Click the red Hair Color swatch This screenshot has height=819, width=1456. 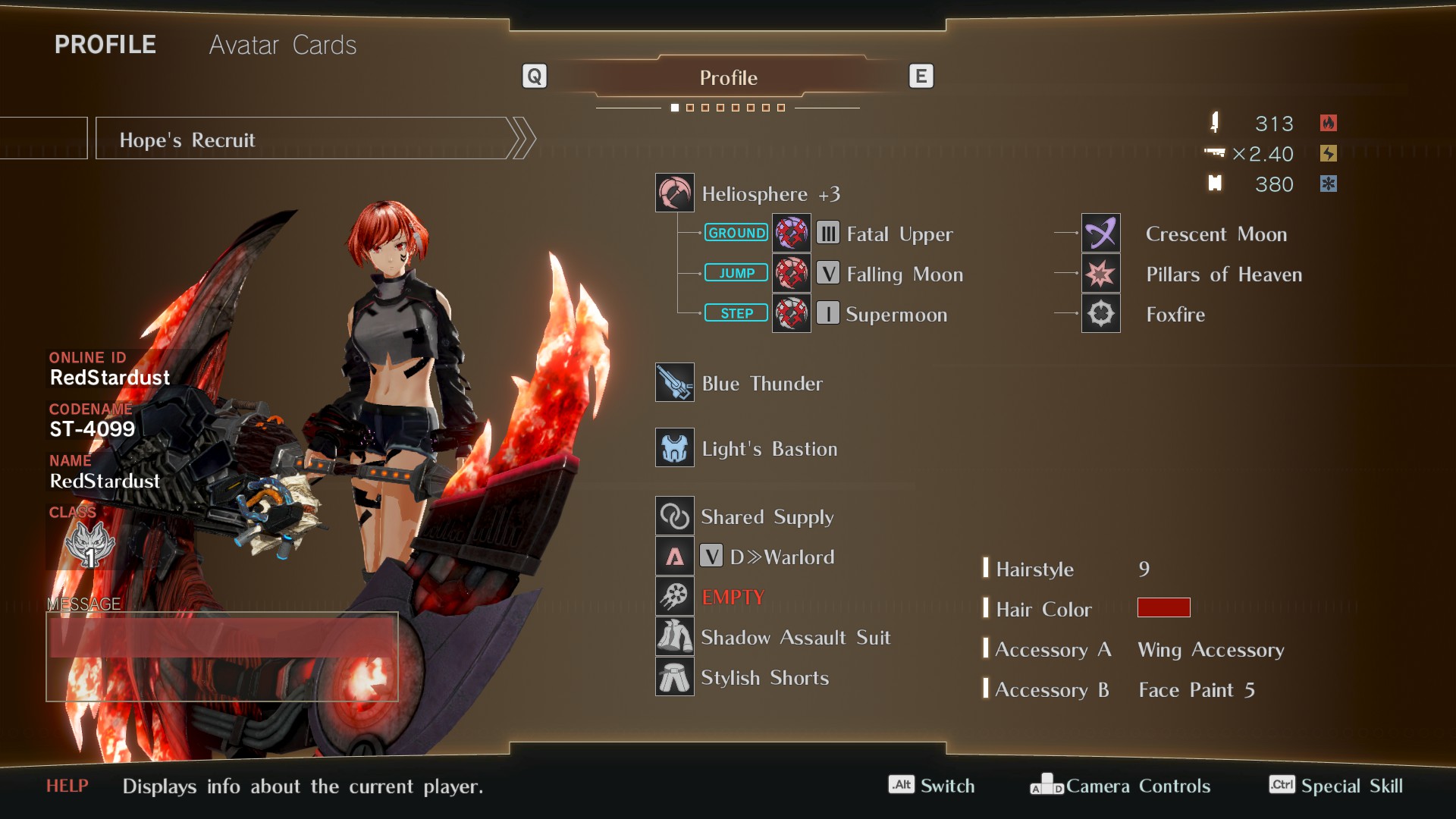point(1164,607)
